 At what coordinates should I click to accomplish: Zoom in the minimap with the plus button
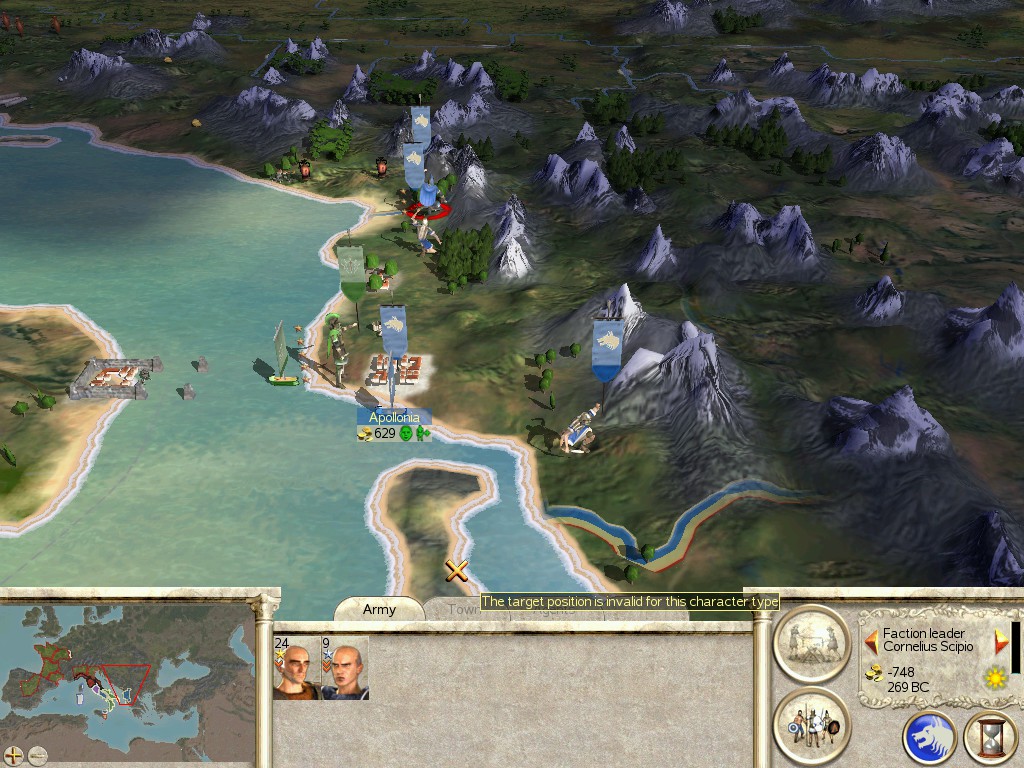[x=14, y=755]
